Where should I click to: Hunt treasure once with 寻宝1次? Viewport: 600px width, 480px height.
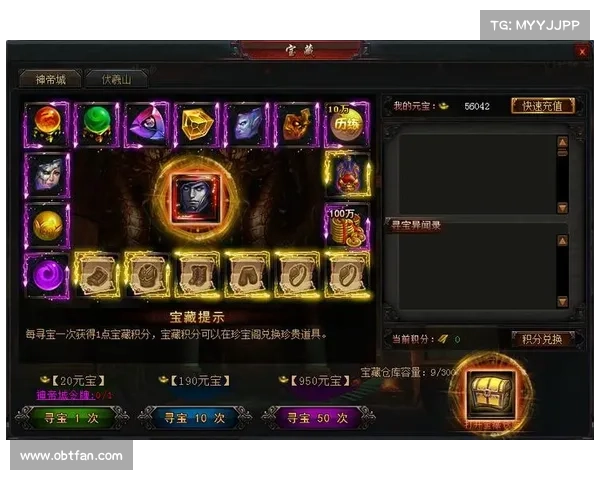70,418
